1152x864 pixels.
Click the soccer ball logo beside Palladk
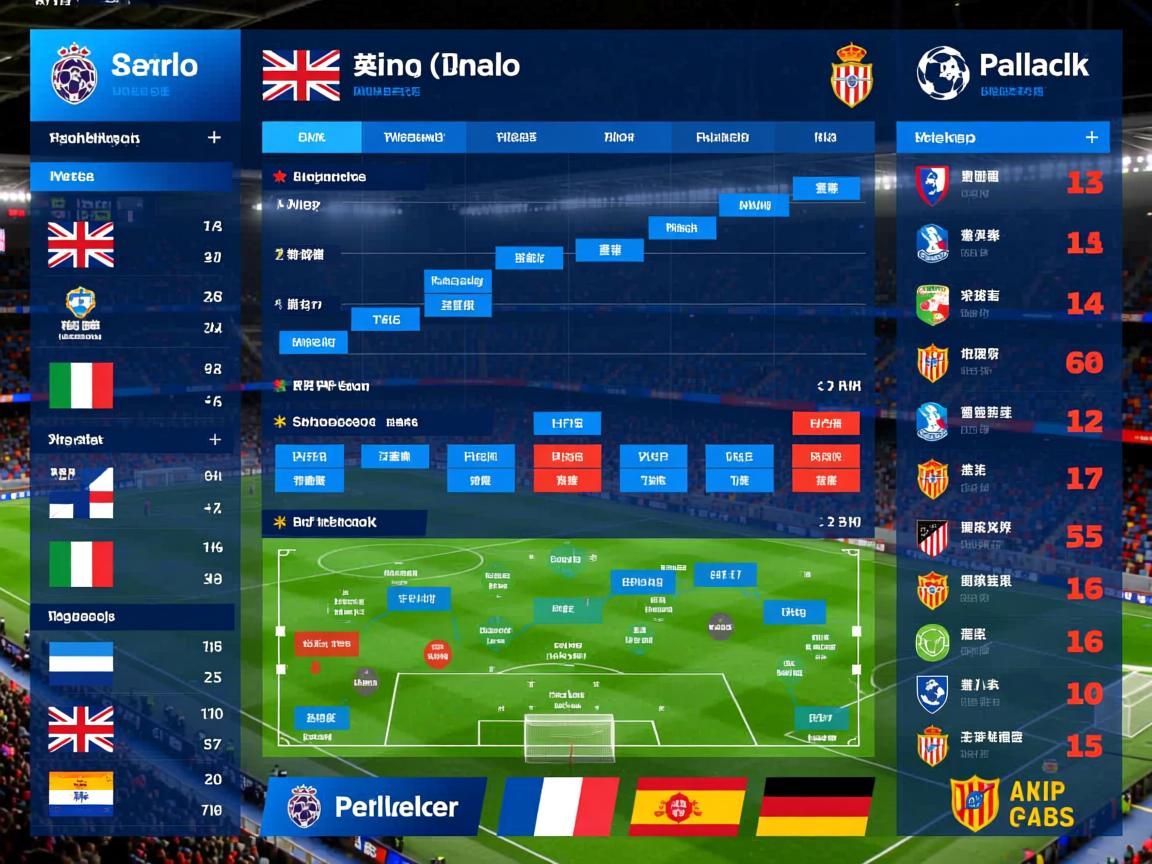click(x=942, y=73)
